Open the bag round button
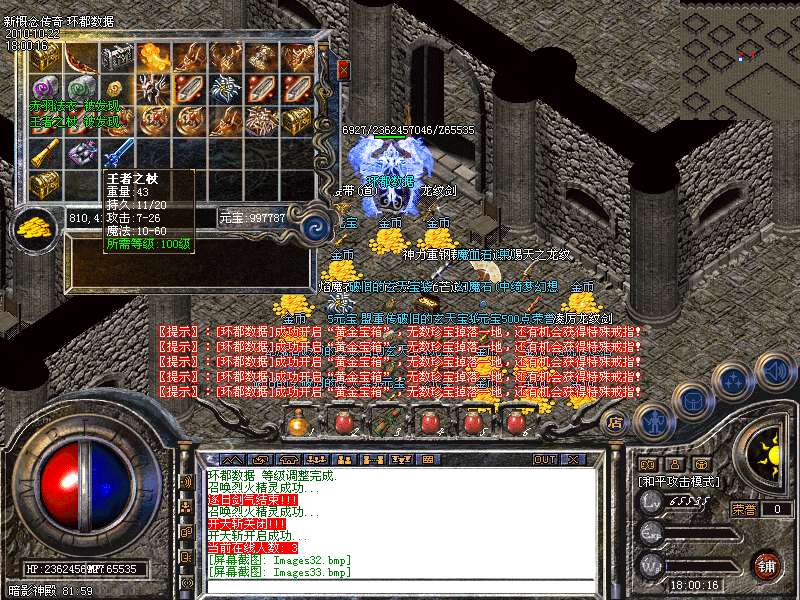 tap(692, 399)
